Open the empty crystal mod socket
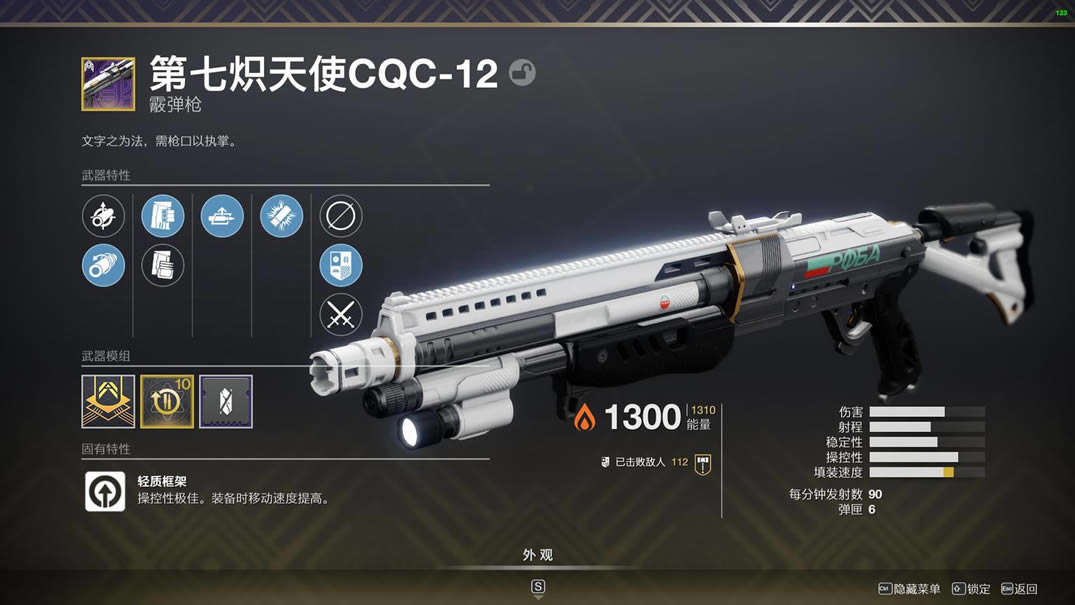 click(226, 401)
